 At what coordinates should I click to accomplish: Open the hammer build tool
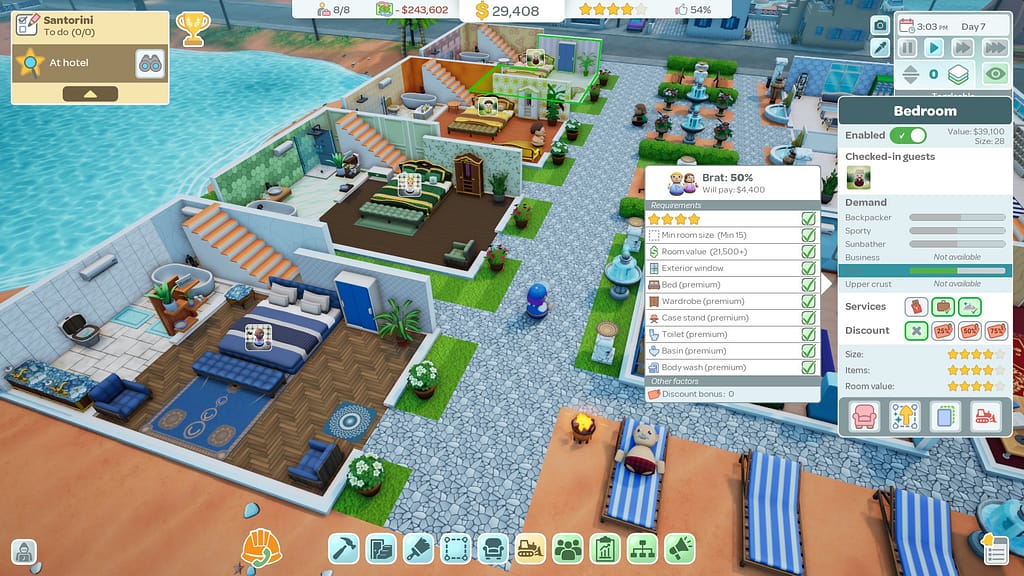(344, 548)
